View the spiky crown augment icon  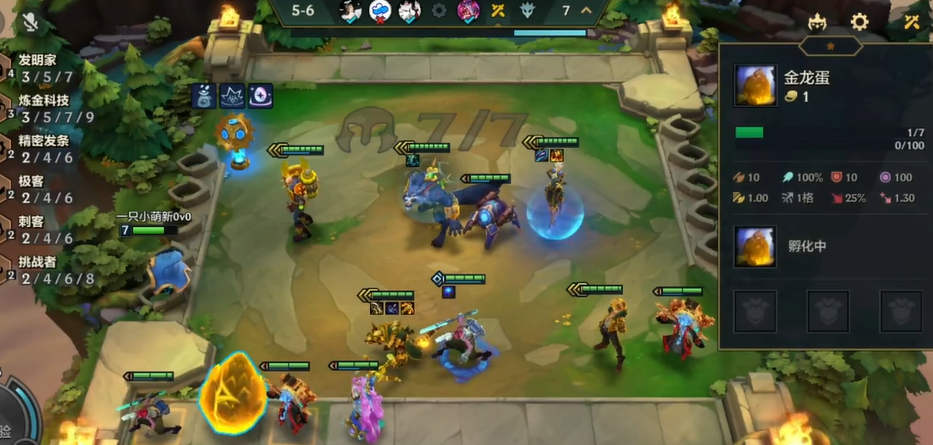tap(234, 96)
